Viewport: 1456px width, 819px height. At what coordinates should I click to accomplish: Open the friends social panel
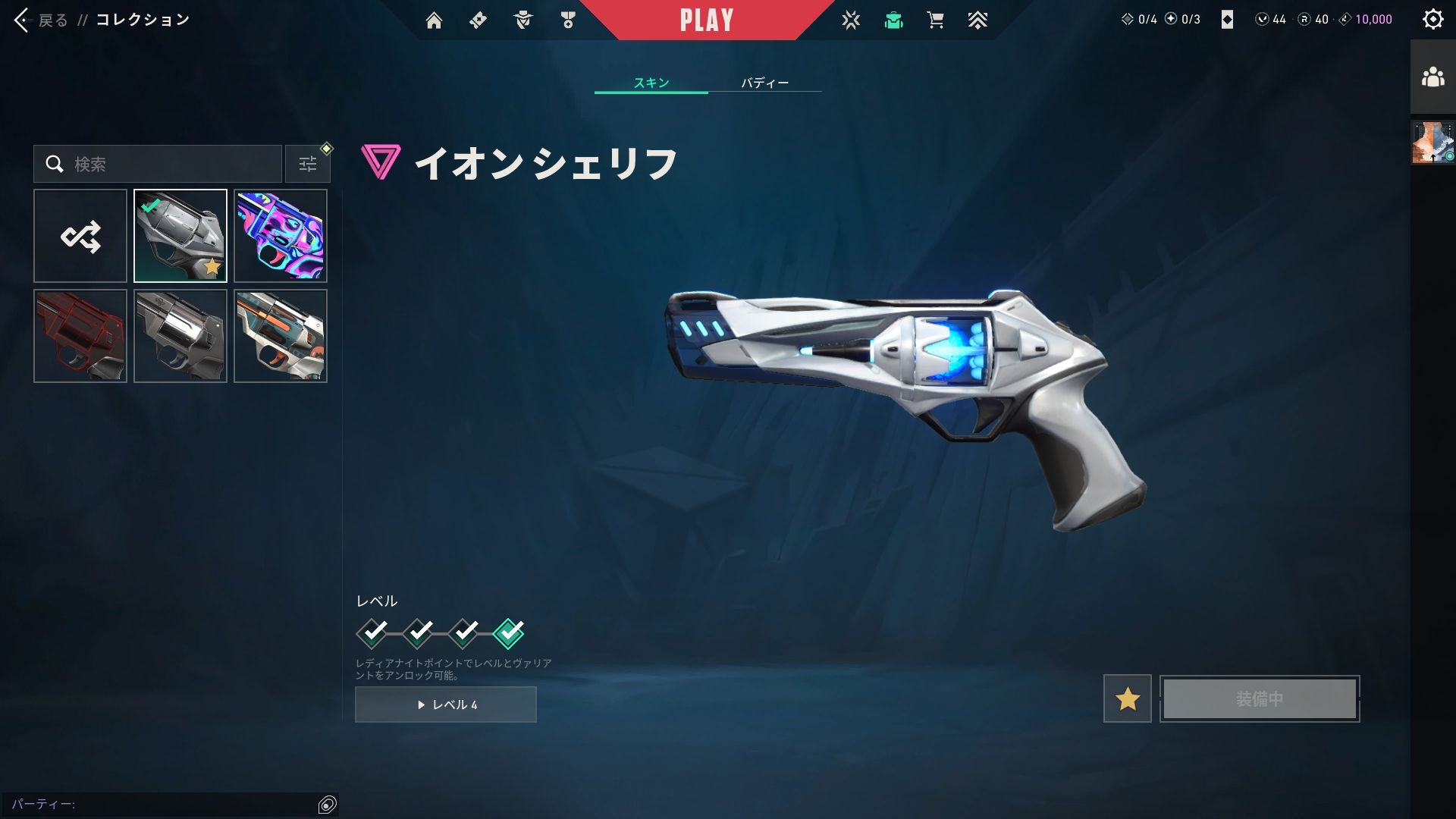[1432, 77]
